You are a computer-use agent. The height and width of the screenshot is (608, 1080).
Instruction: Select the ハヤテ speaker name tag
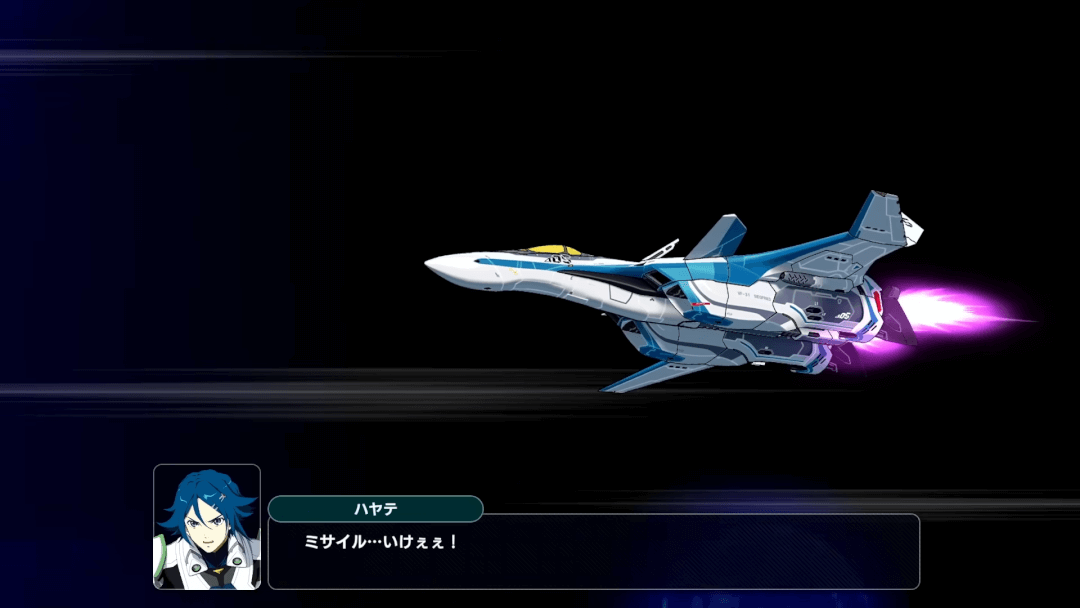[375, 509]
